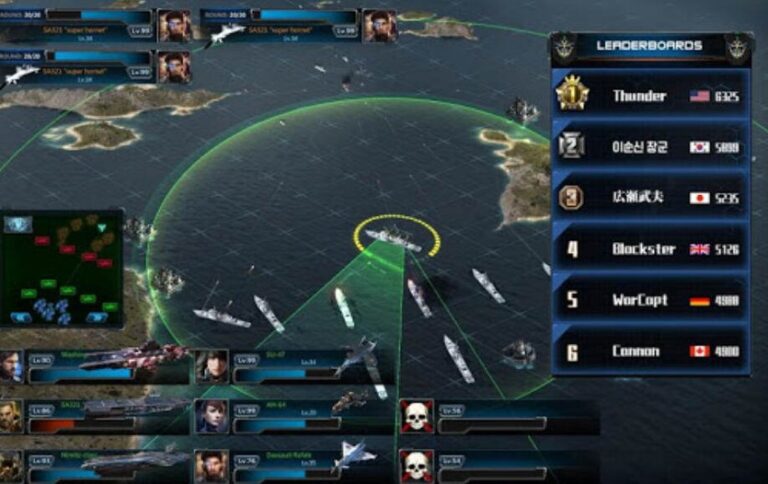Screen dimensions: 768x484
Task: Select the flagship circled in yellow
Action: coord(395,238)
